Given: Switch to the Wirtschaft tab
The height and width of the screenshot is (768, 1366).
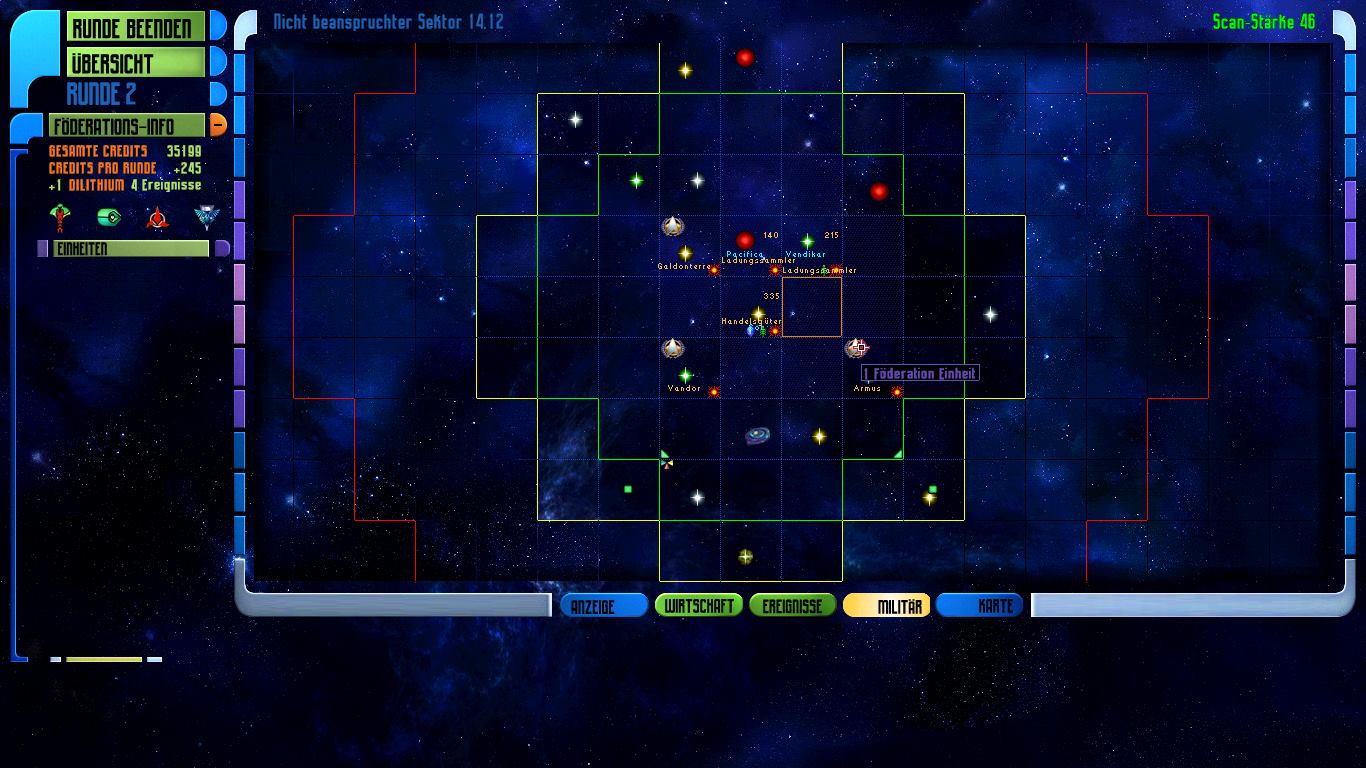Looking at the screenshot, I should click(699, 606).
